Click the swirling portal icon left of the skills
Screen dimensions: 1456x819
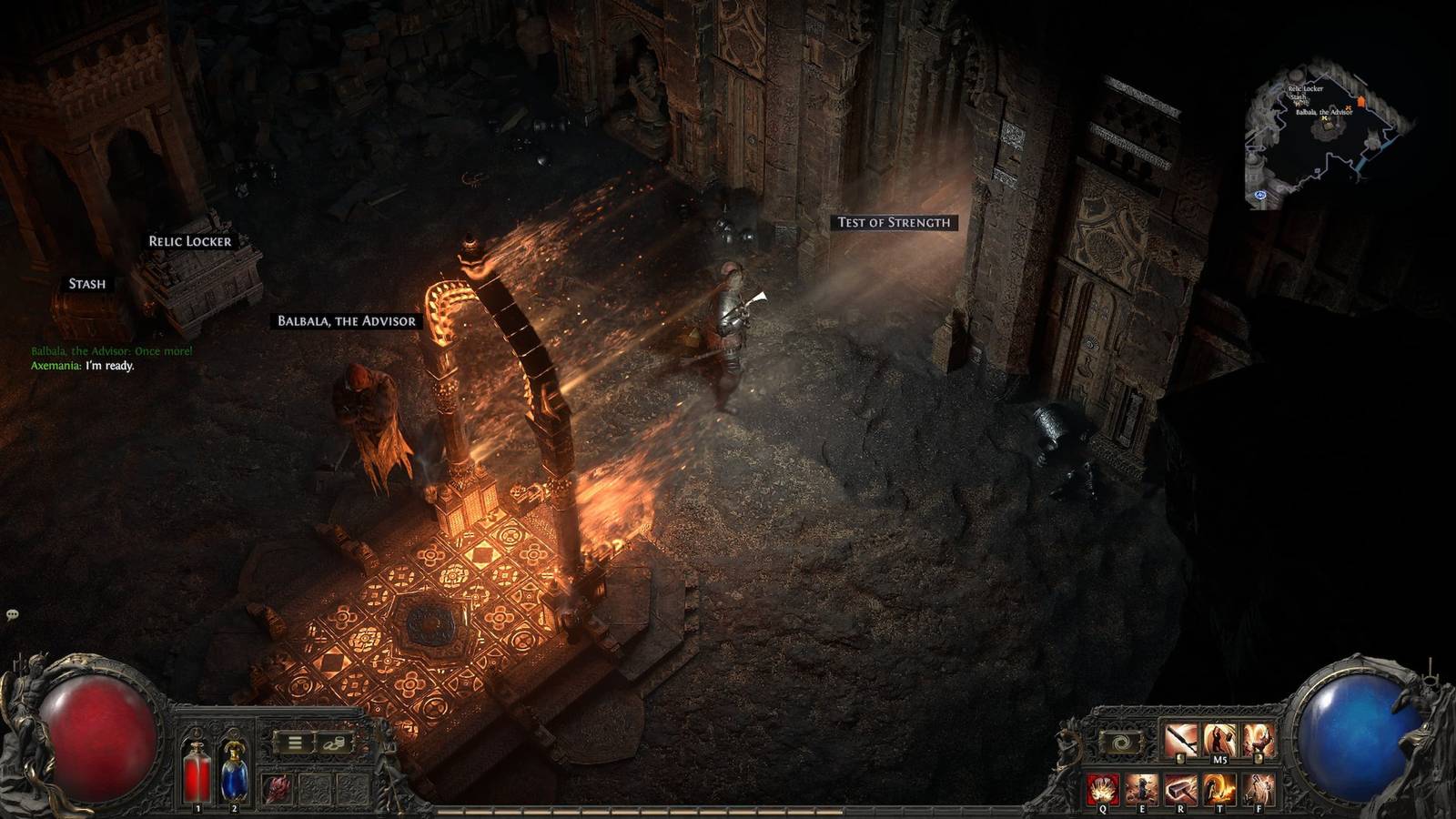tap(1123, 741)
